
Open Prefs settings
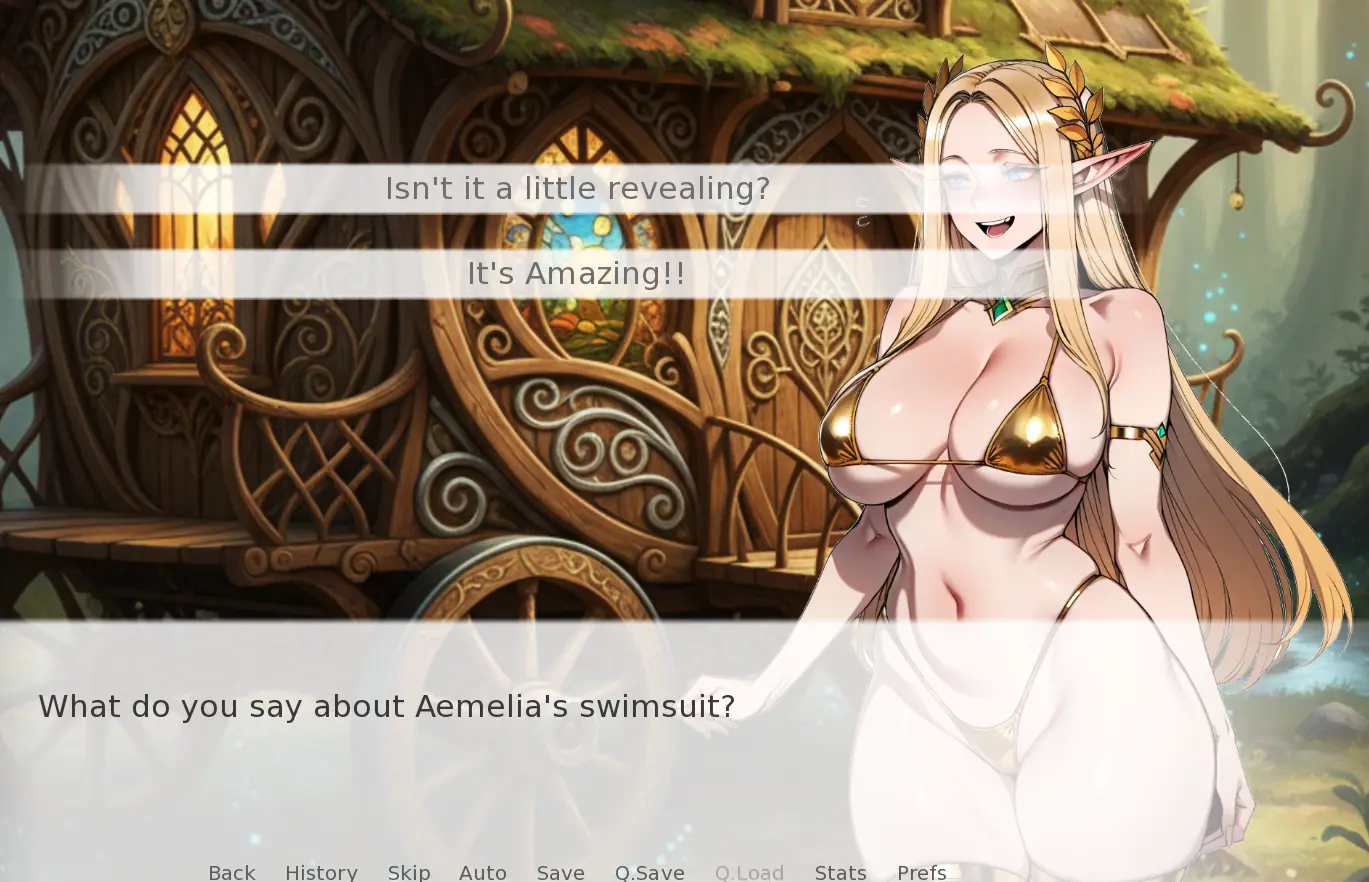tap(922, 872)
